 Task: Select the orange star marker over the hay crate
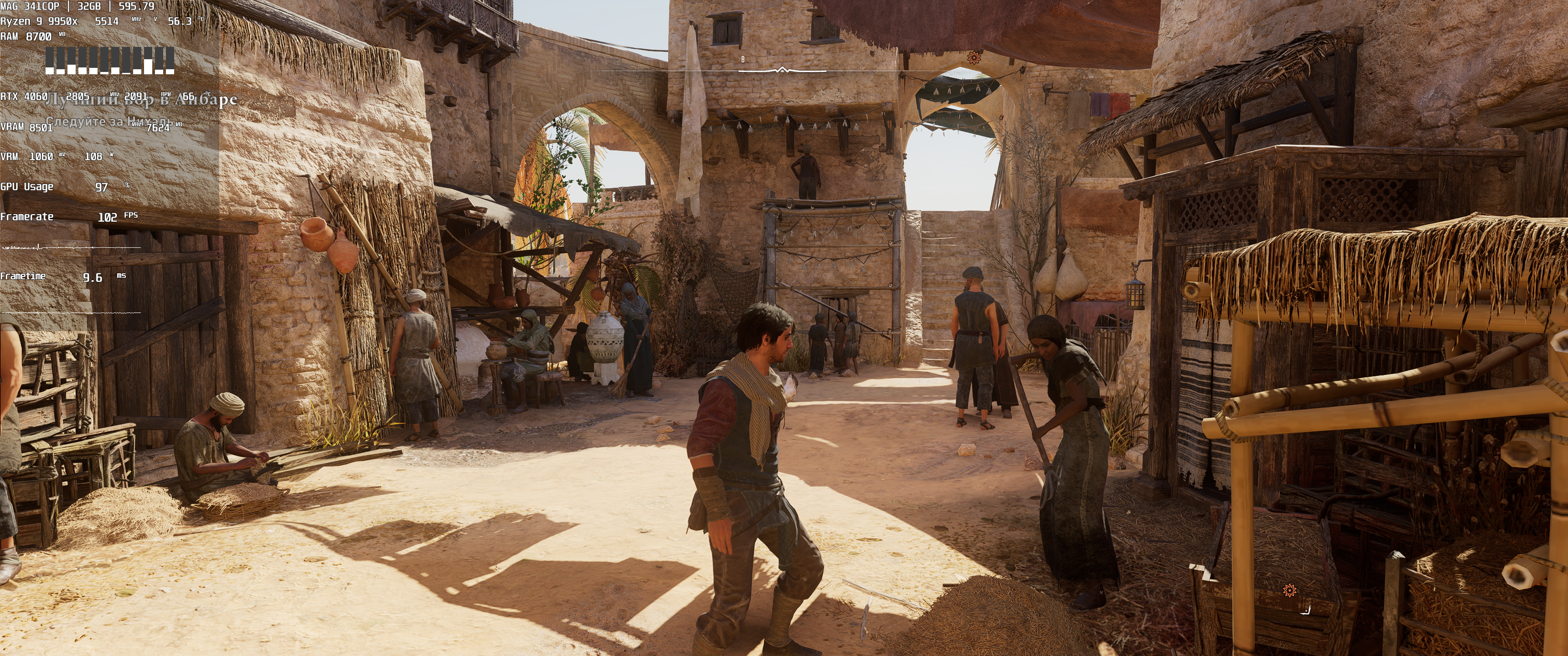pos(1289,589)
